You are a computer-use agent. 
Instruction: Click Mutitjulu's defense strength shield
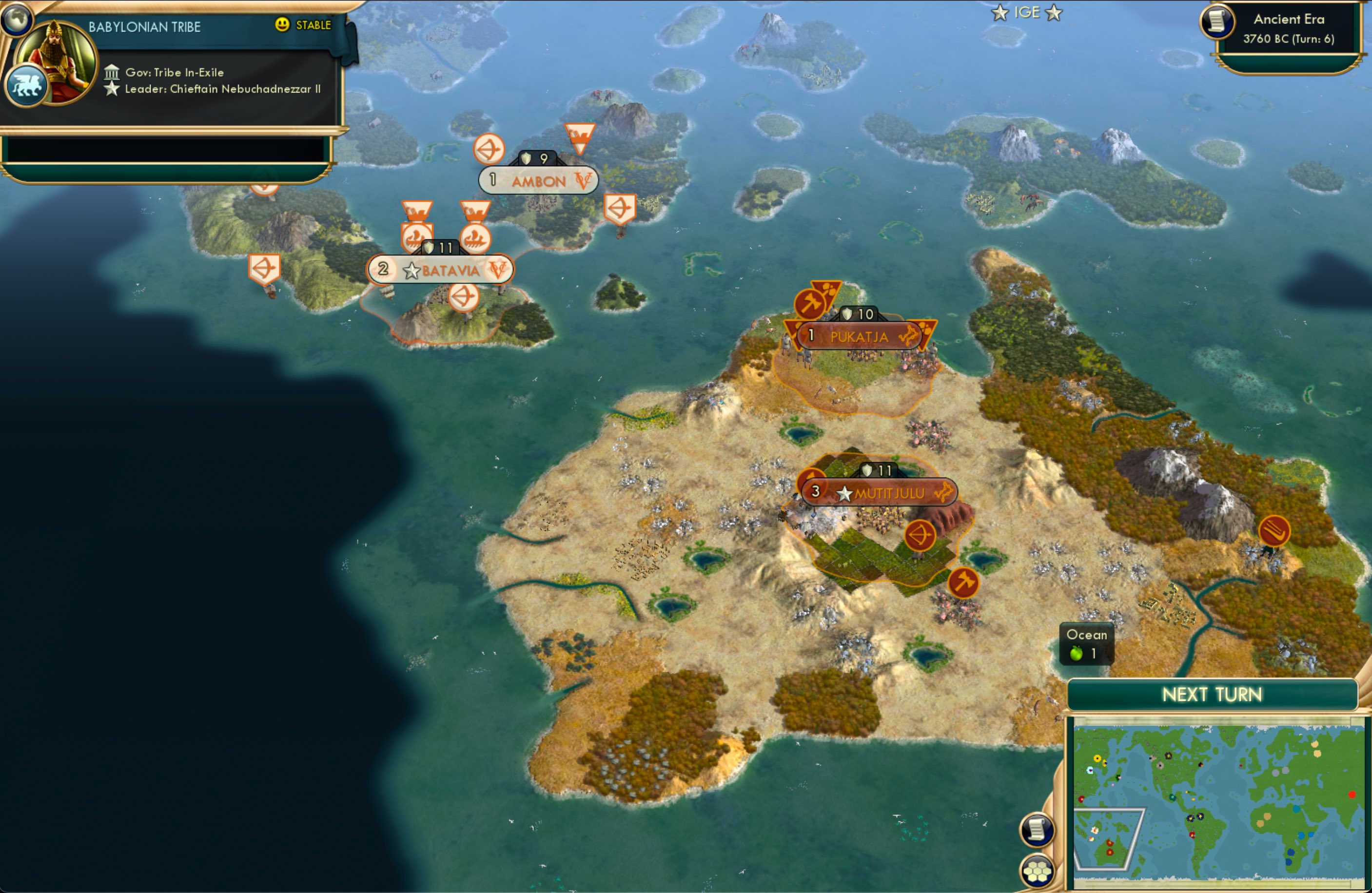tap(867, 470)
